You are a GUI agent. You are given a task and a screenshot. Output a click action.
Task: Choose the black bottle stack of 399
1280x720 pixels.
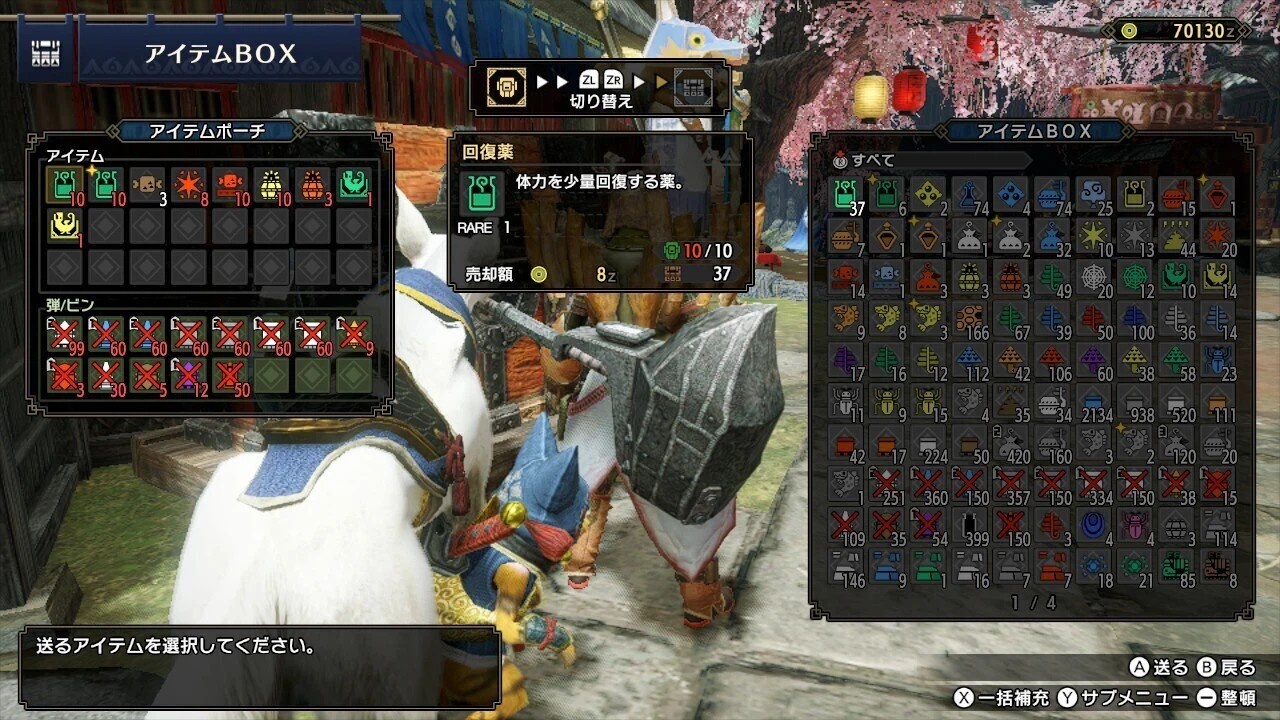(x=969, y=524)
